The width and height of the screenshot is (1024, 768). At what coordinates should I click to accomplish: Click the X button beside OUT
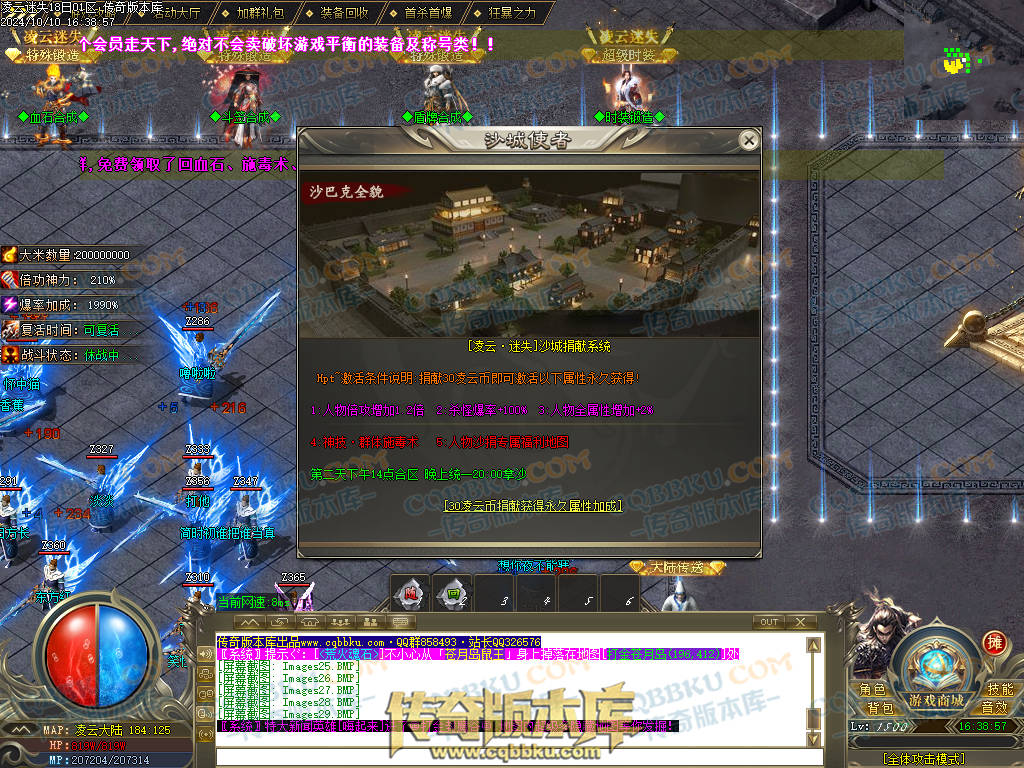tap(800, 622)
